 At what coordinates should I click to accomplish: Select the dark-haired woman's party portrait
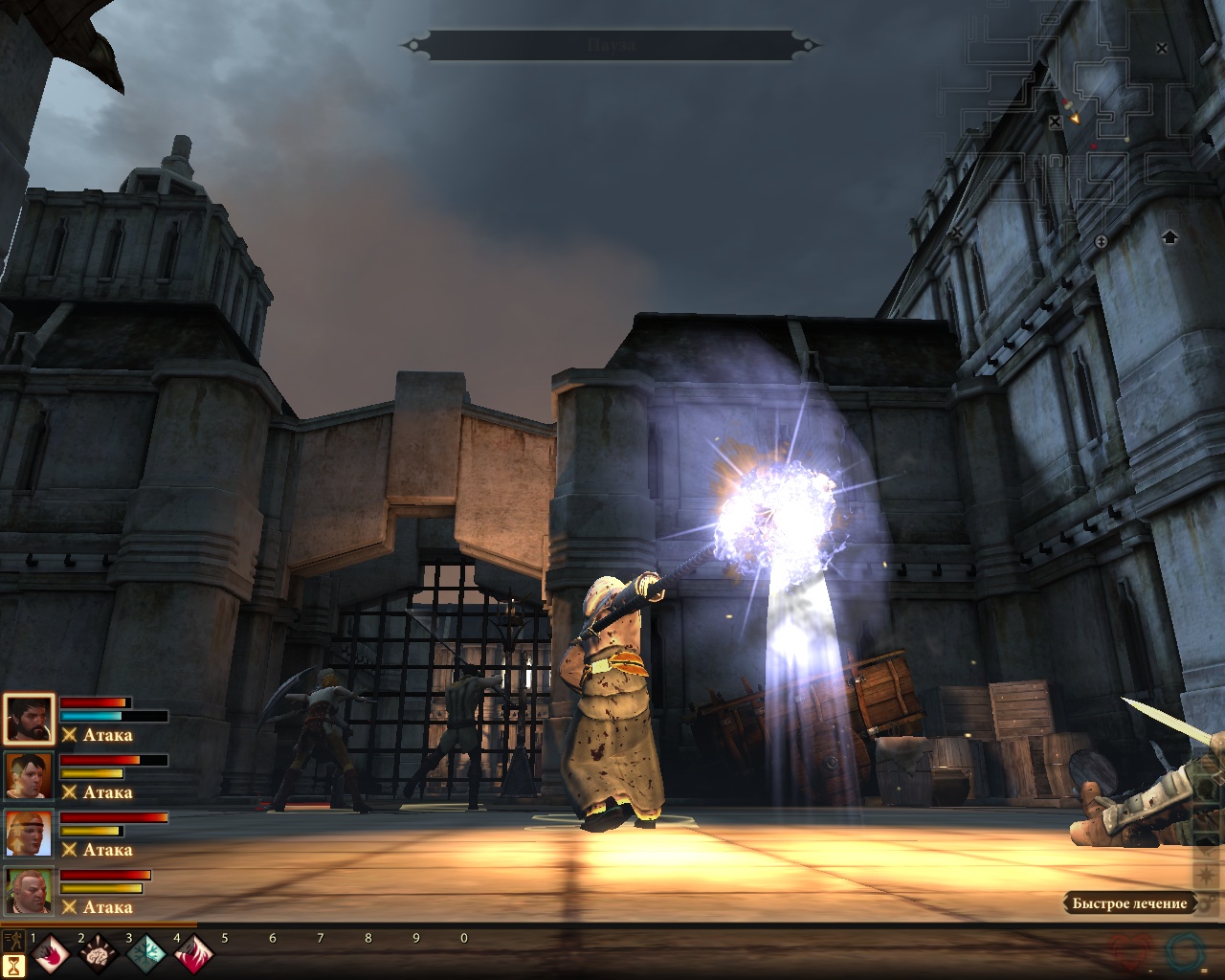point(28,775)
